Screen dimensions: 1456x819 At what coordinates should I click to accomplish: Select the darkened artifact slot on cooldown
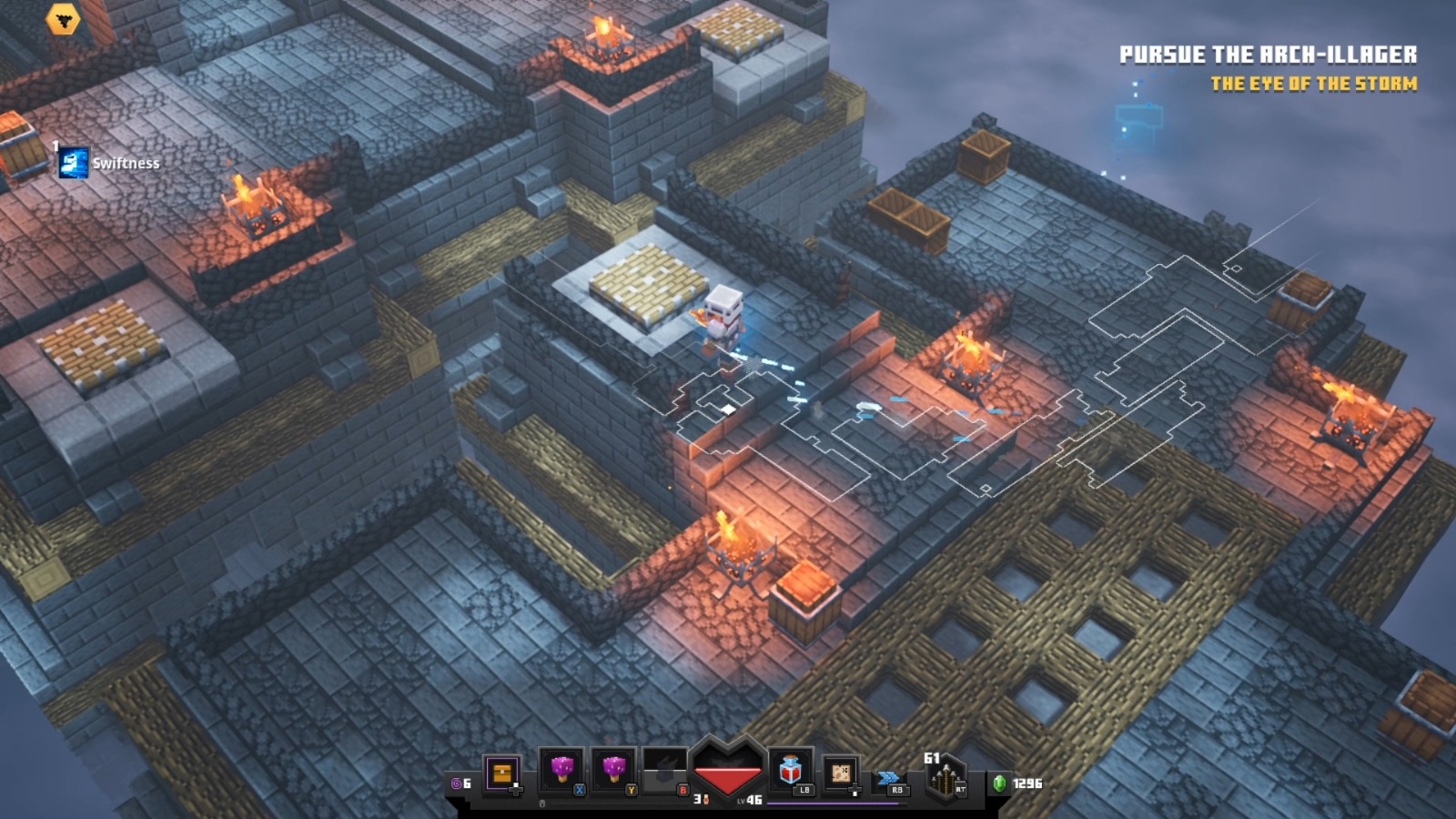[665, 772]
